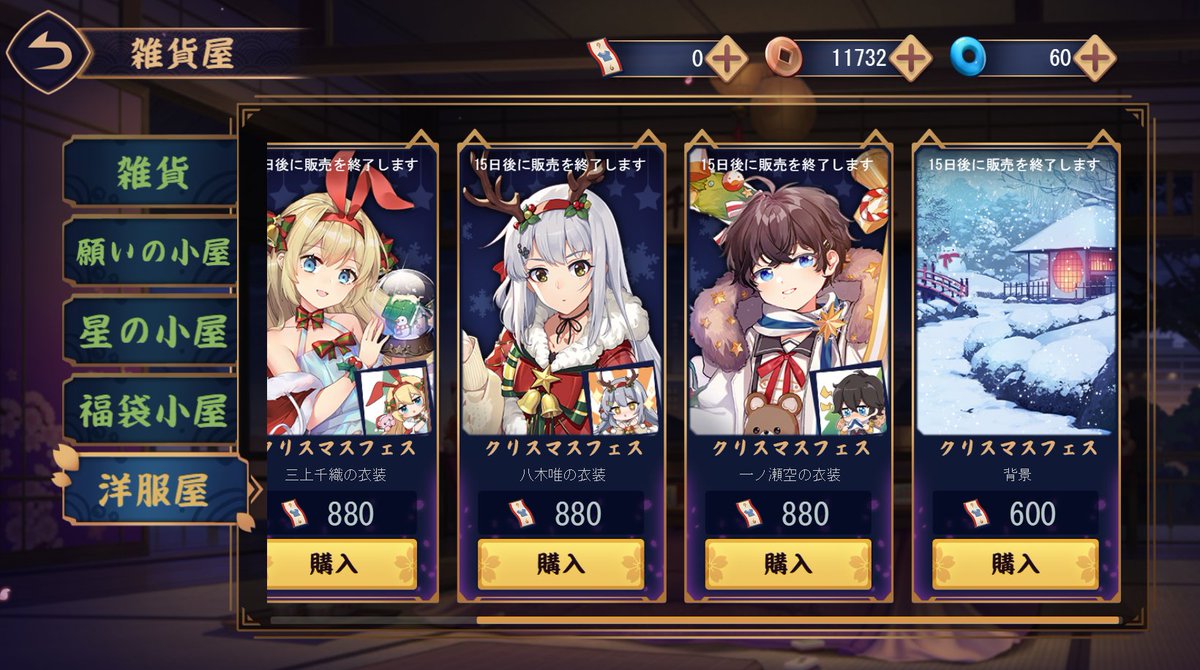This screenshot has height=670, width=1200.
Task: Add more copper coins with plus button
Action: coord(911,58)
